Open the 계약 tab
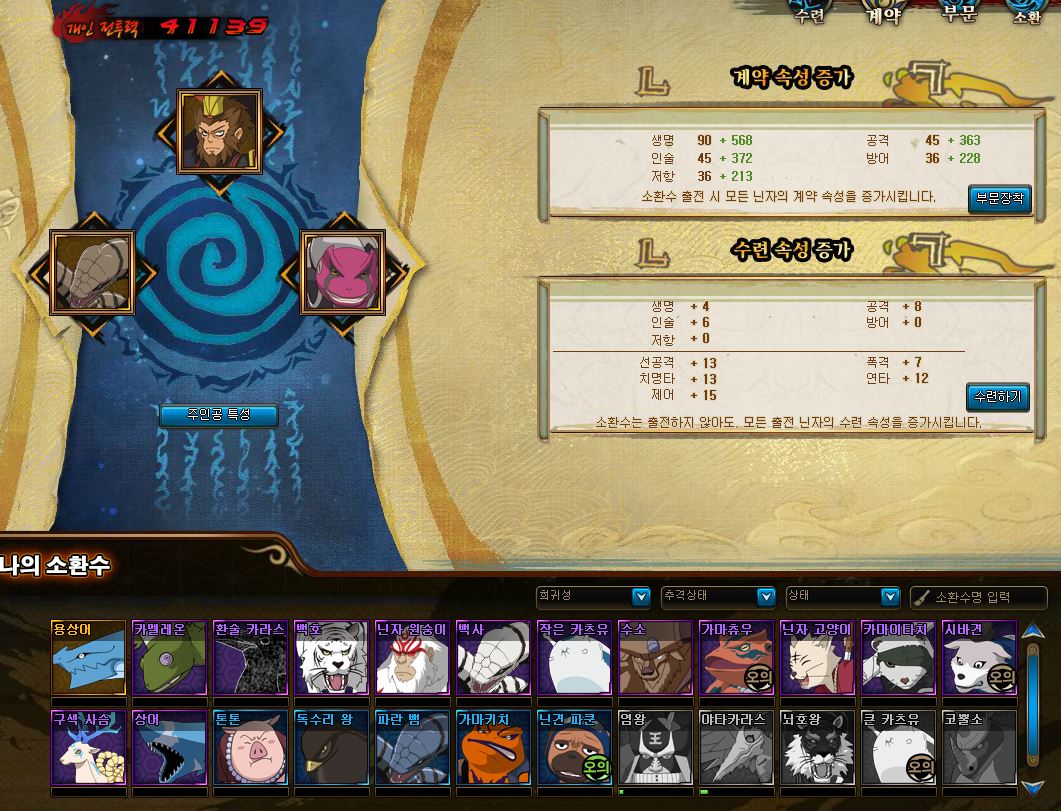Screen dimensions: 1061x811 coord(883,14)
